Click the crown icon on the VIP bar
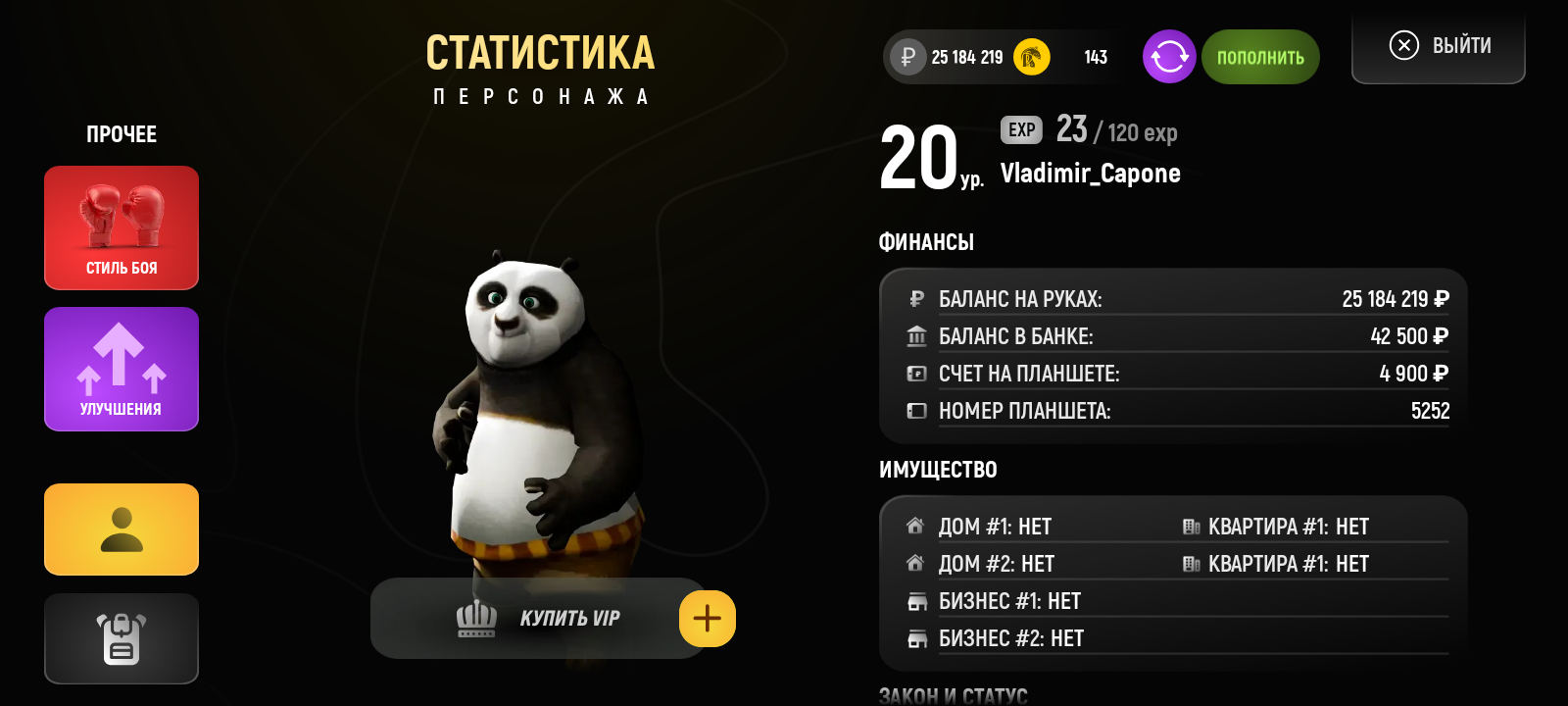 476,618
